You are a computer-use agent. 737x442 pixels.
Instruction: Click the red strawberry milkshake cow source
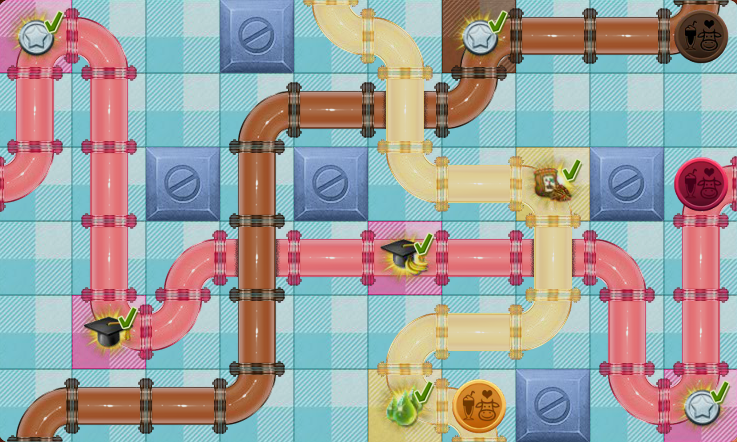pos(700,184)
